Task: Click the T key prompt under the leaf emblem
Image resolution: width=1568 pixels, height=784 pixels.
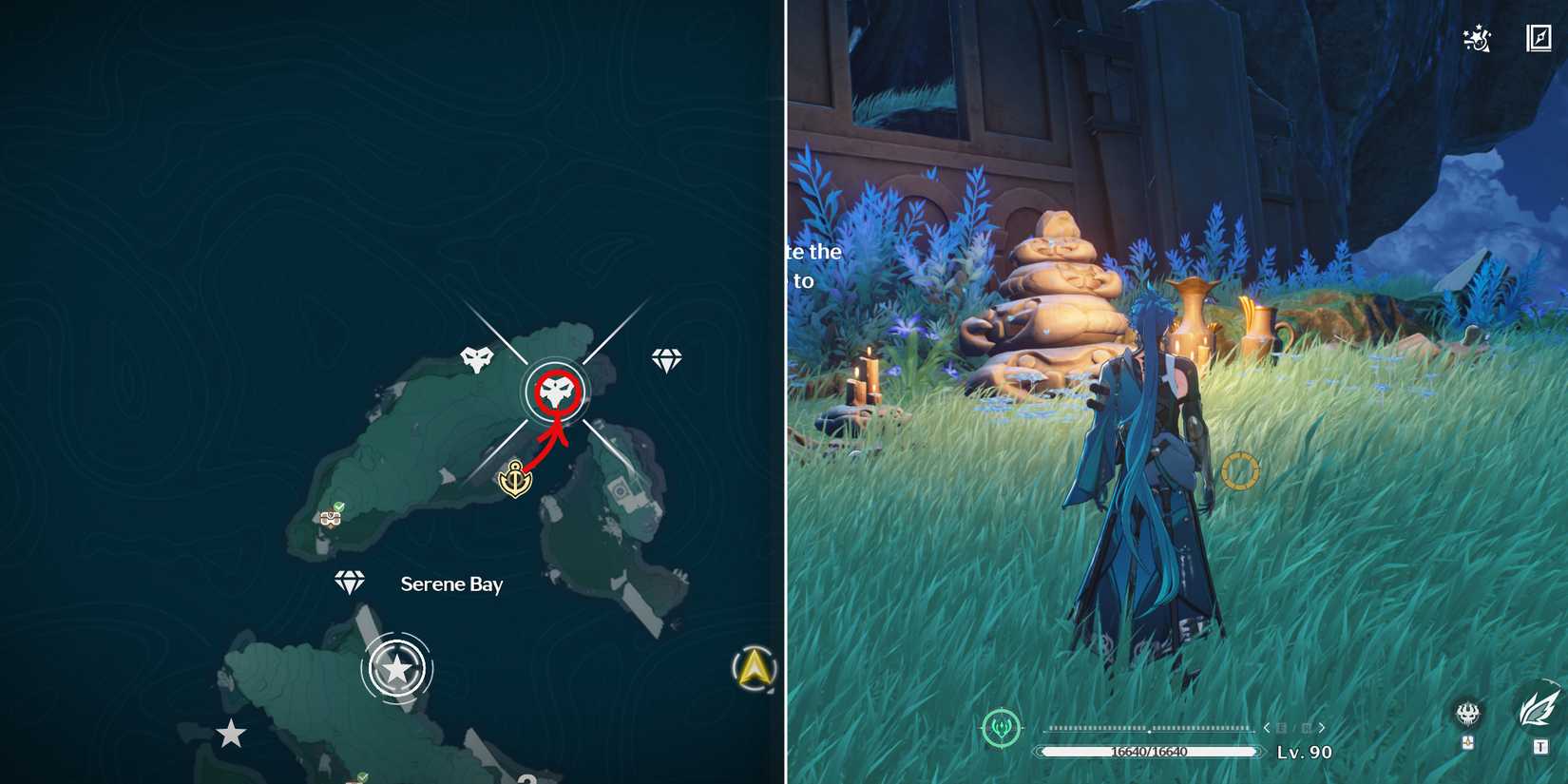Action: (x=1540, y=743)
